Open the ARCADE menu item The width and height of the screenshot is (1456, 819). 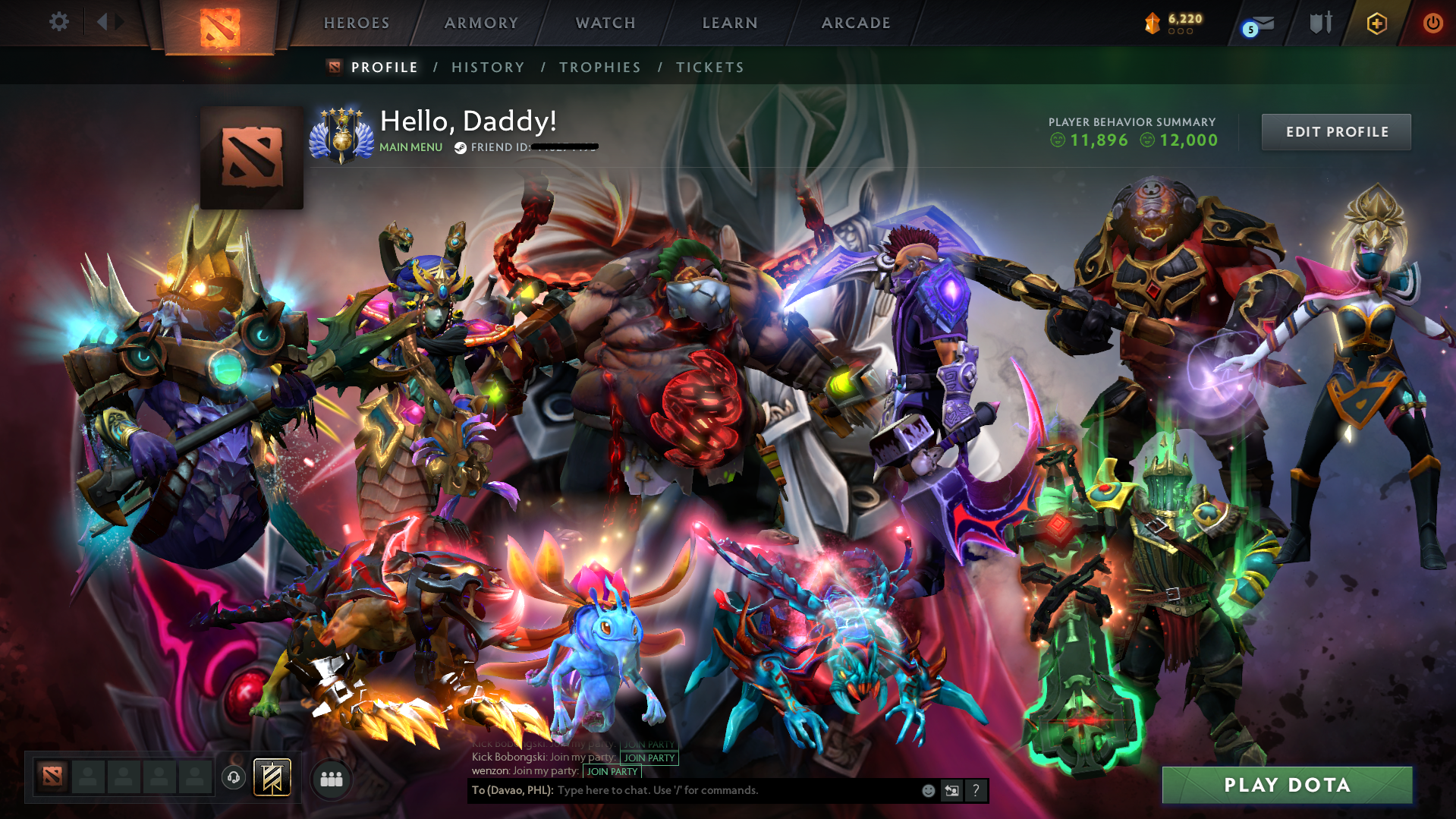click(856, 23)
